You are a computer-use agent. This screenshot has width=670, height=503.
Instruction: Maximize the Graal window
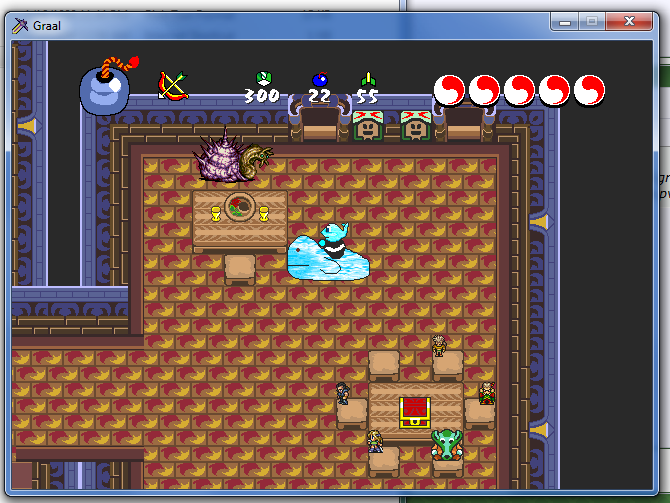[x=593, y=21]
